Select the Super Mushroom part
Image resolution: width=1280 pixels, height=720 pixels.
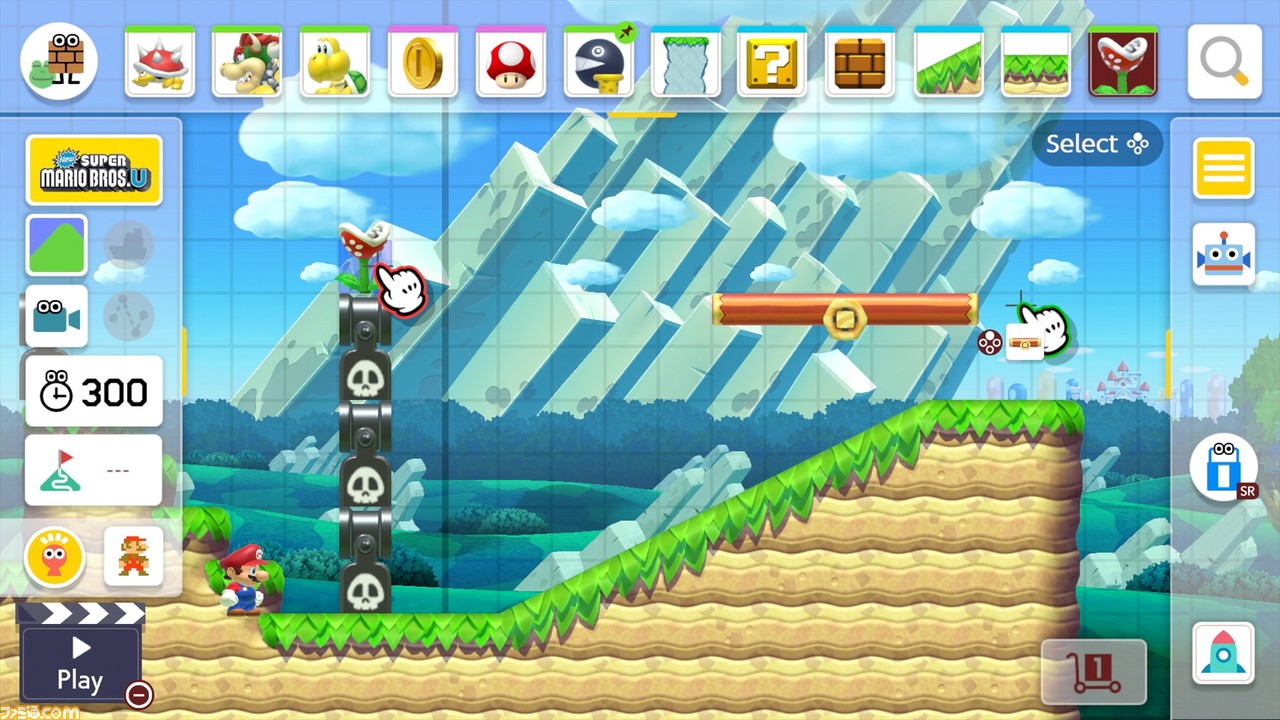[510, 60]
